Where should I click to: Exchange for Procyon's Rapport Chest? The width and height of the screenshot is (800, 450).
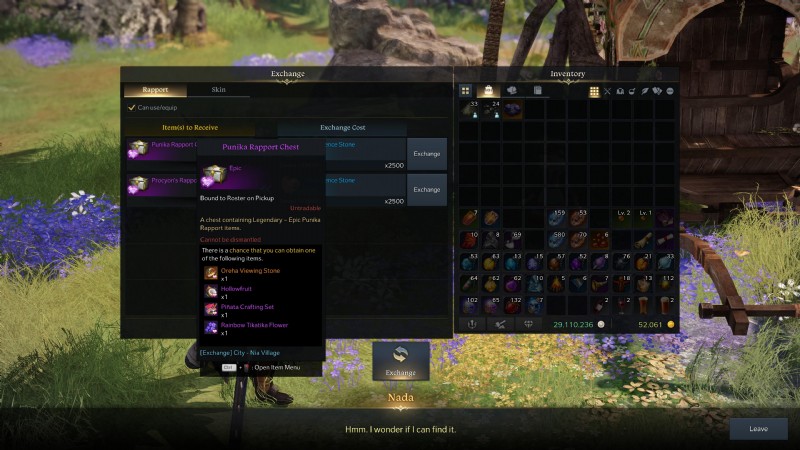tap(427, 189)
